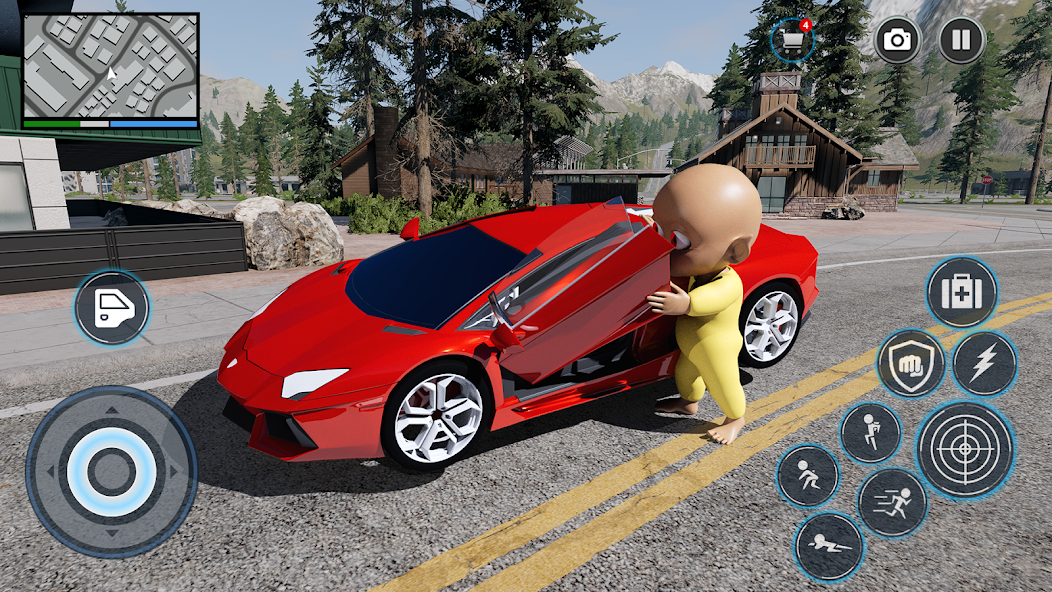Pause the game

961,40
